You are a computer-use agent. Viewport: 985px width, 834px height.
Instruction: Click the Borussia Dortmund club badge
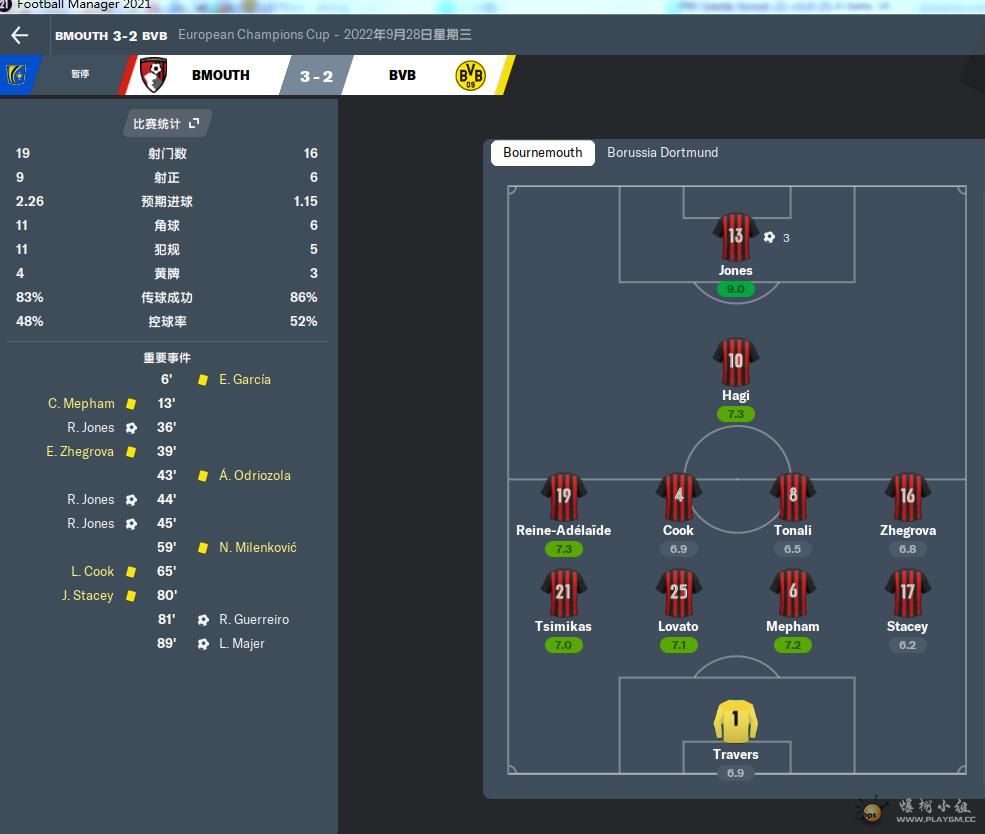(x=469, y=75)
